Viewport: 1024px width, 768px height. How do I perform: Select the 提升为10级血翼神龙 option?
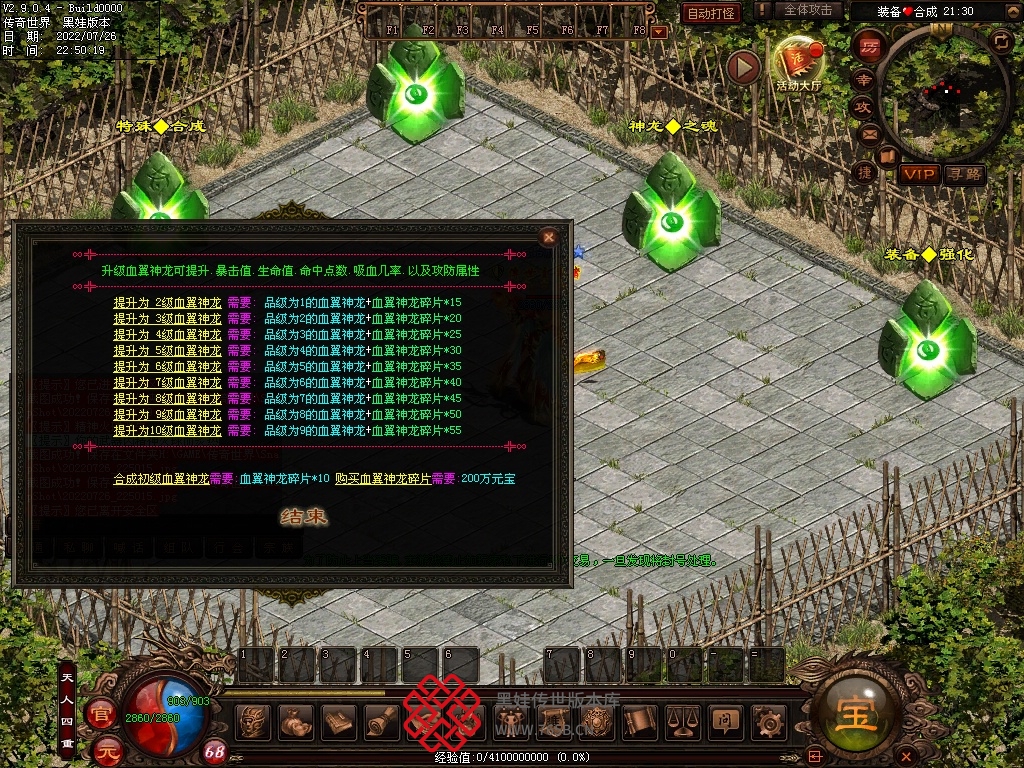coord(167,430)
